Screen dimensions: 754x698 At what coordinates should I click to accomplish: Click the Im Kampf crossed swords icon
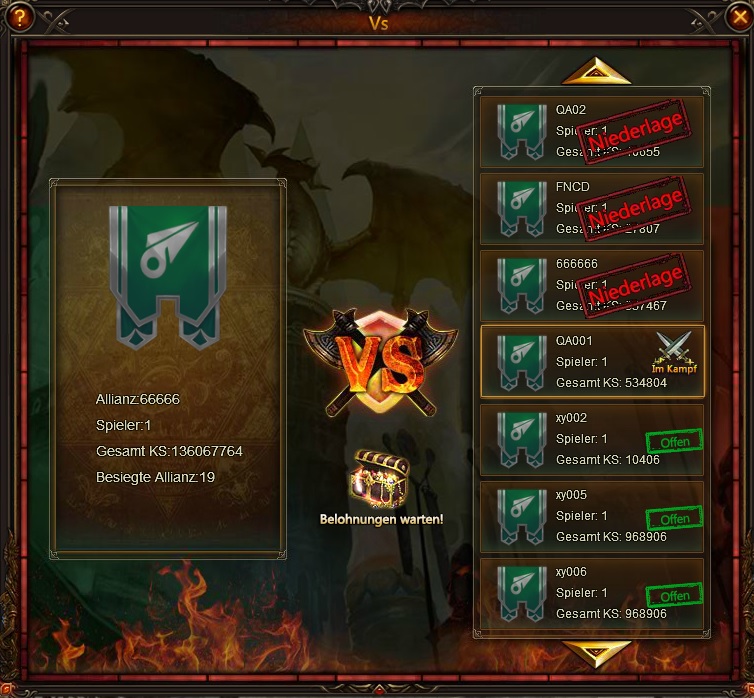tap(673, 348)
